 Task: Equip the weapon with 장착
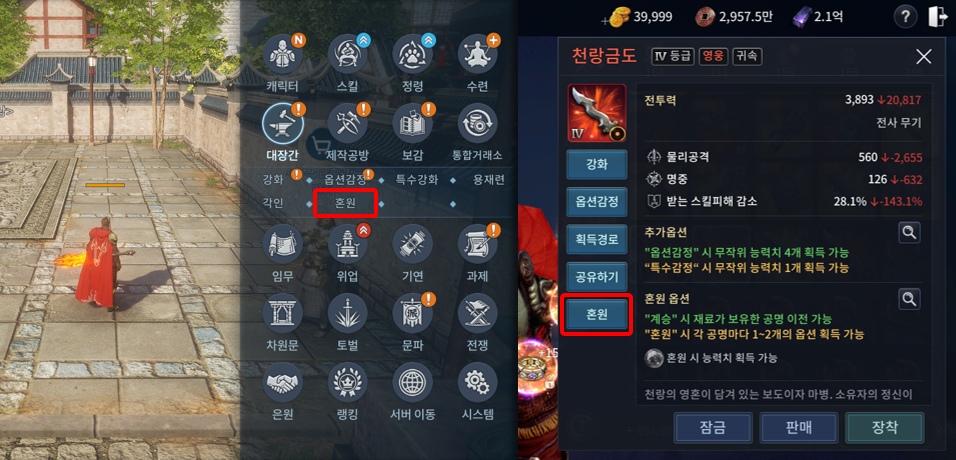pyautogui.click(x=884, y=427)
